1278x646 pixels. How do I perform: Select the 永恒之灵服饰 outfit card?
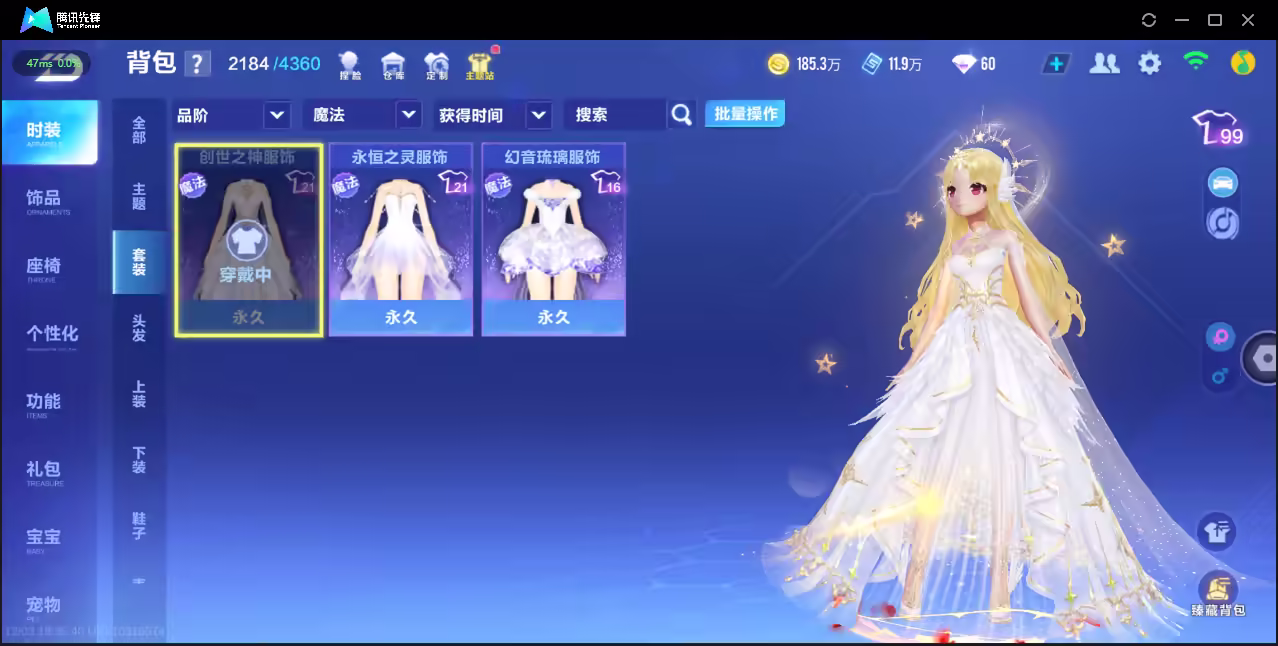[x=400, y=240]
